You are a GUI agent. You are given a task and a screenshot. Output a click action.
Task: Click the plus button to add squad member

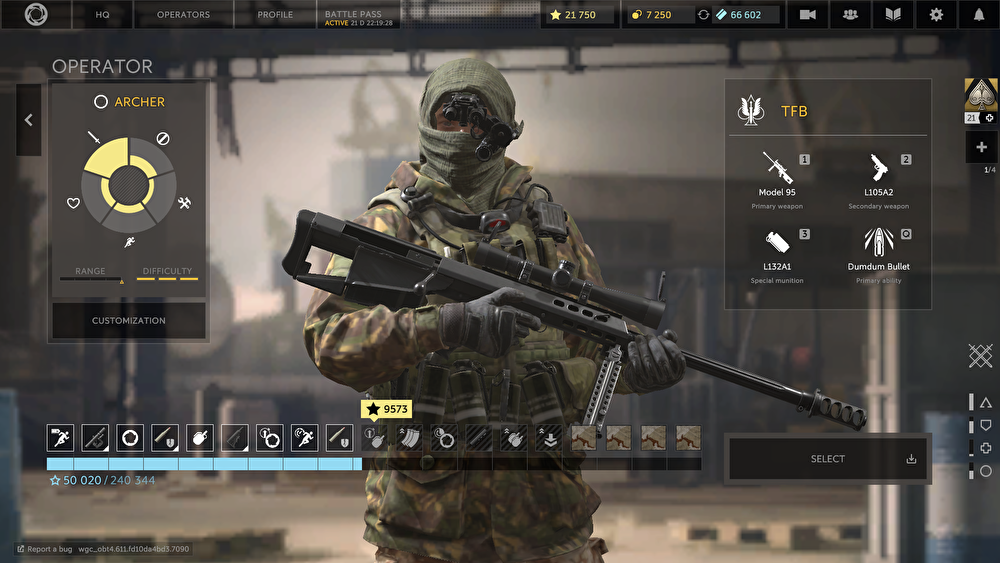pyautogui.click(x=981, y=147)
